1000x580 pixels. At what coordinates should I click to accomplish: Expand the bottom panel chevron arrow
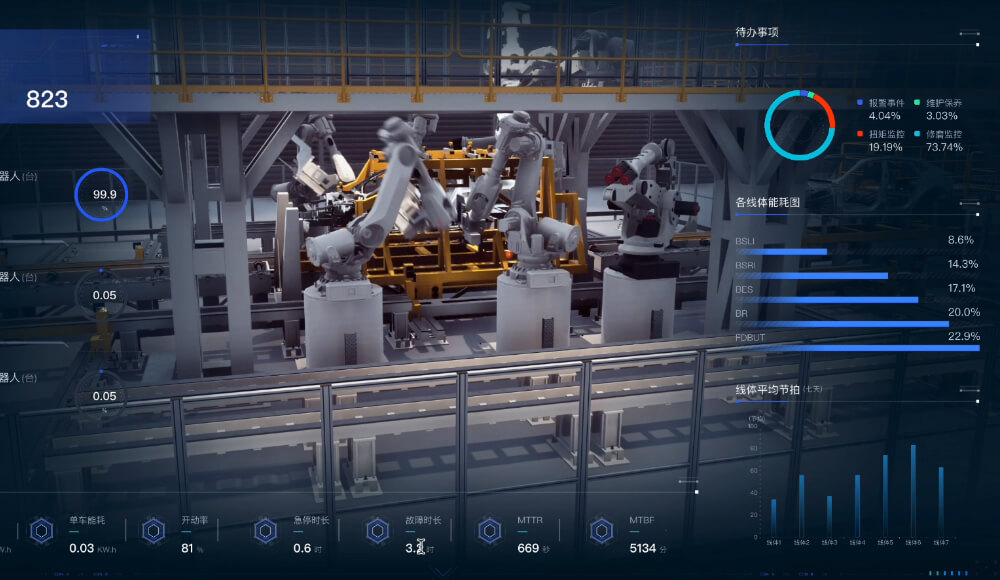pos(445,572)
